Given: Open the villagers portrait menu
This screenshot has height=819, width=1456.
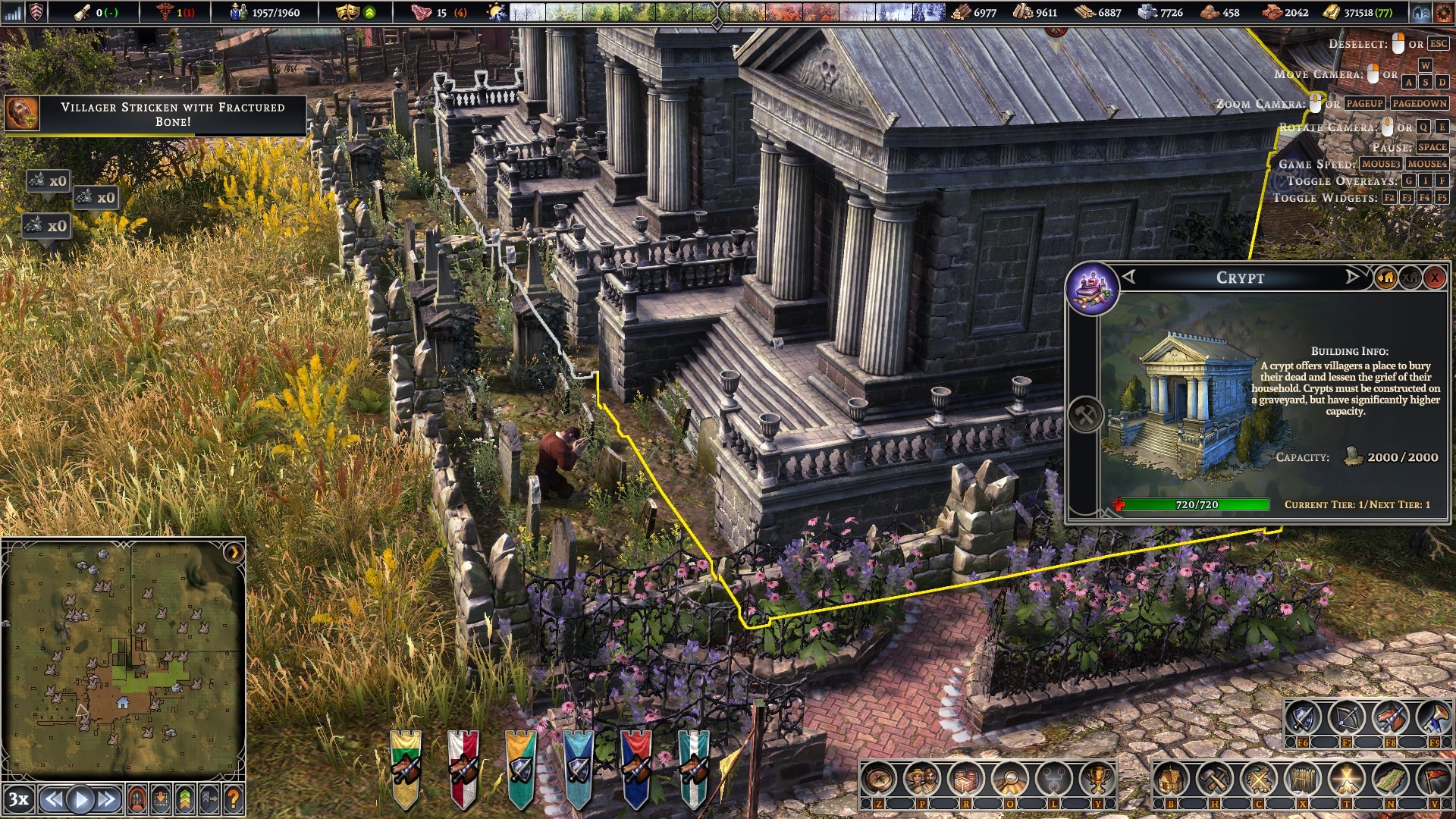Looking at the screenshot, I should point(922,780).
